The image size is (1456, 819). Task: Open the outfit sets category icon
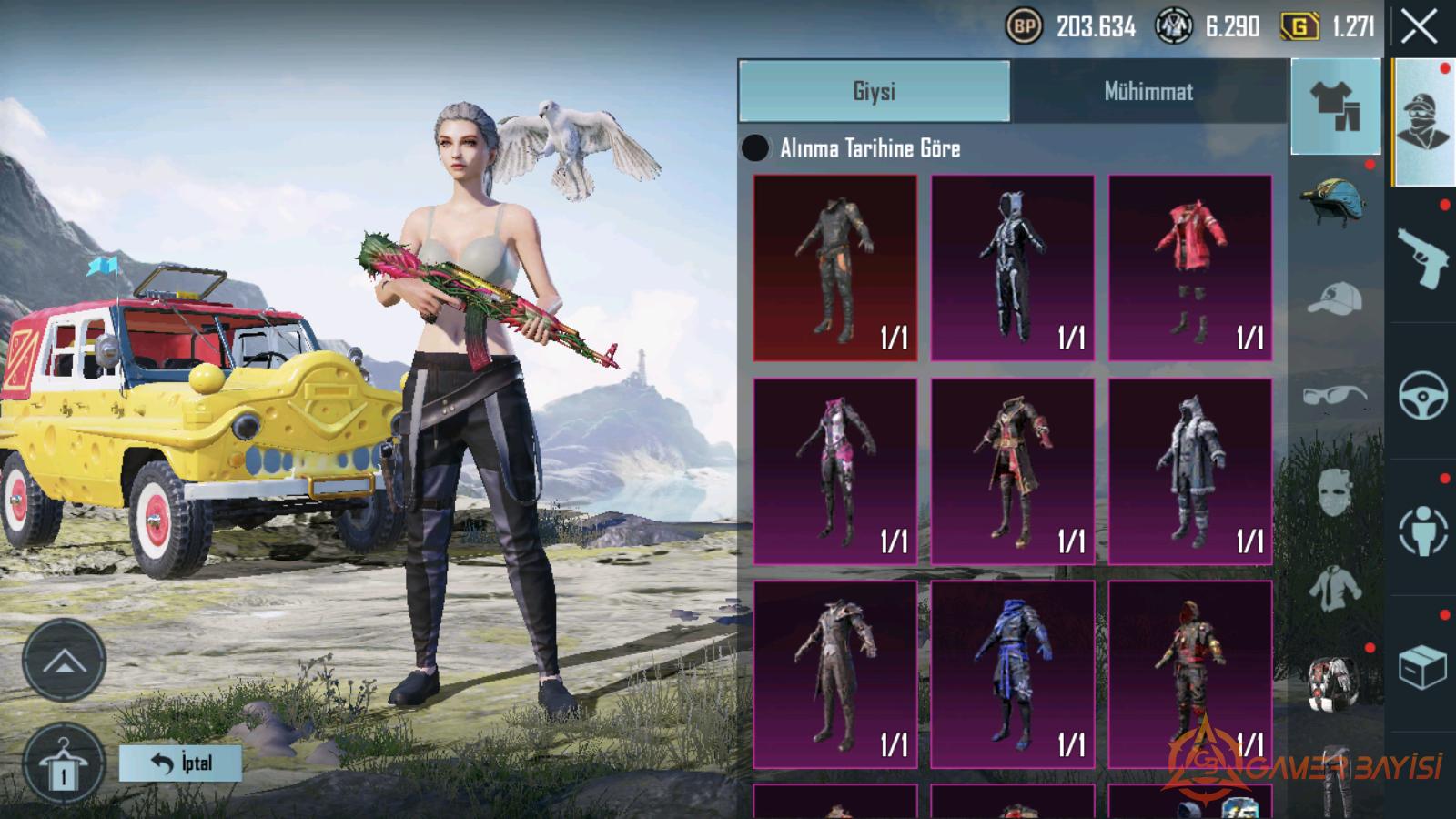[x=1335, y=106]
